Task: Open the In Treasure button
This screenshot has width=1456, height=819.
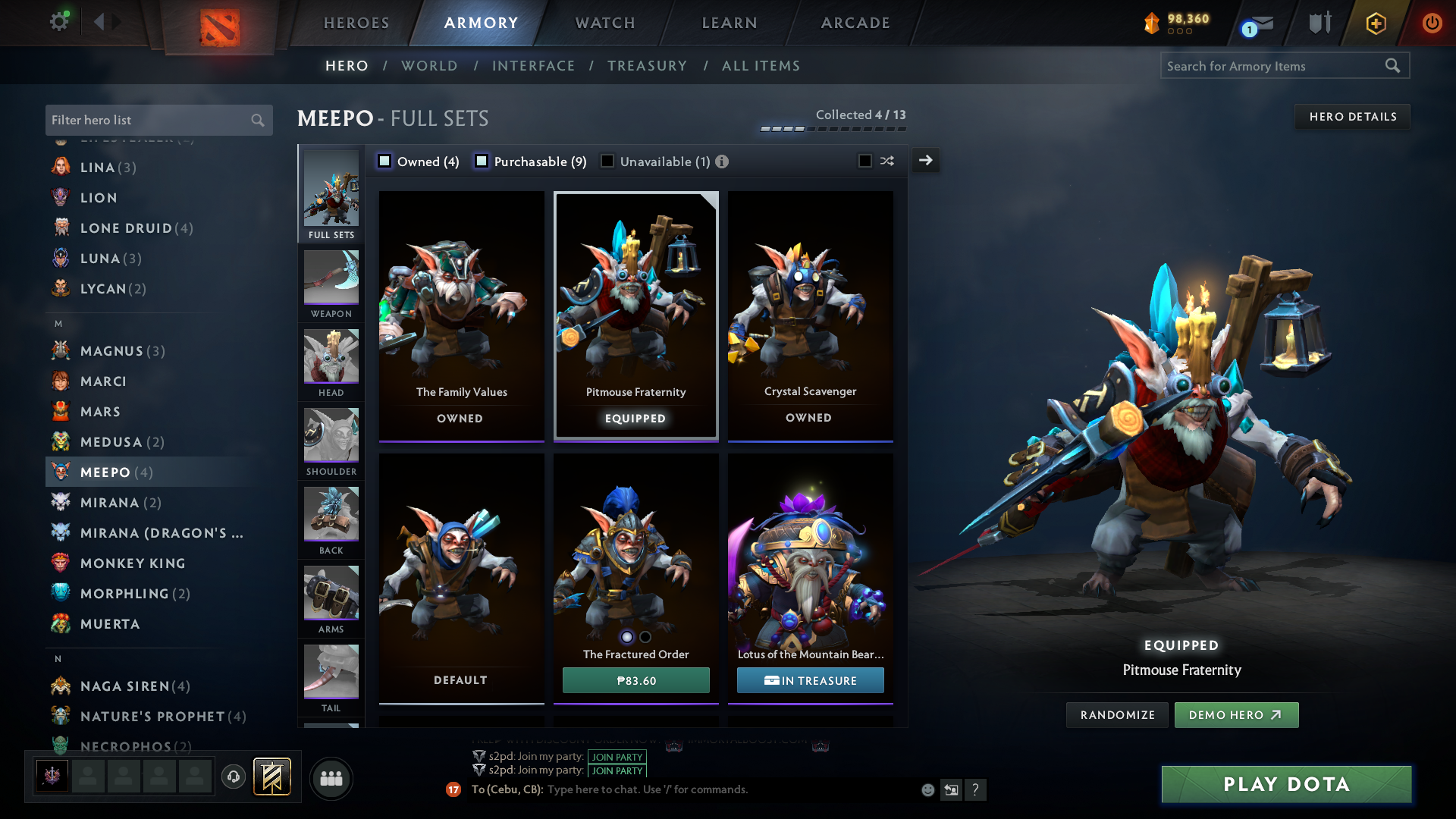Action: coord(810,680)
